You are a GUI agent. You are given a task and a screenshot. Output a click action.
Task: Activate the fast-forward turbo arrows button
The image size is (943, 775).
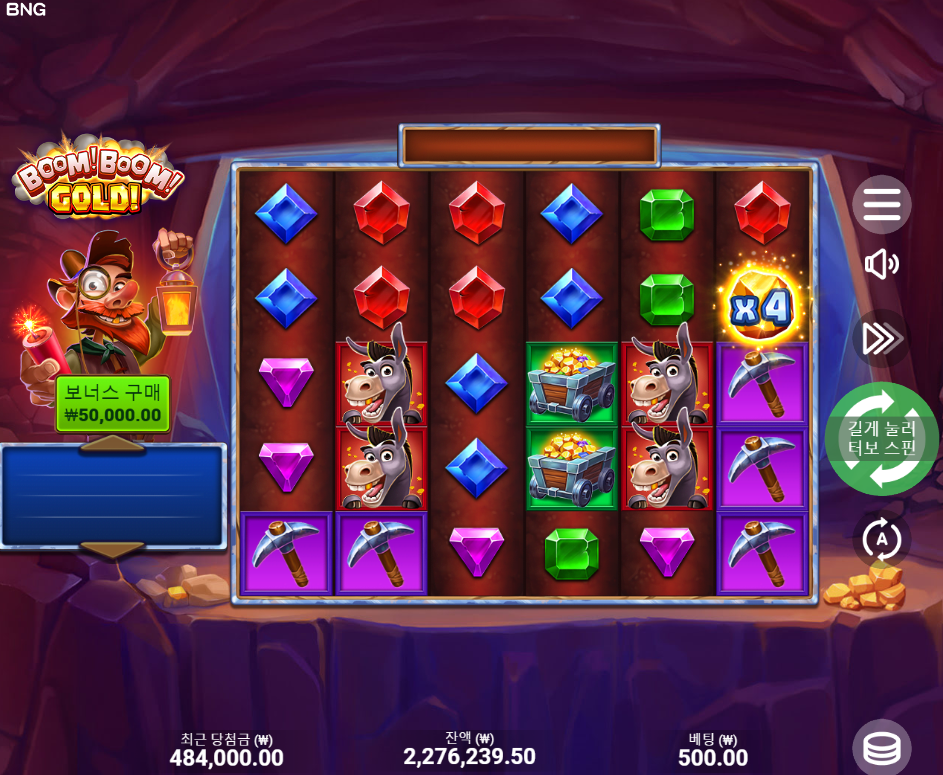881,339
